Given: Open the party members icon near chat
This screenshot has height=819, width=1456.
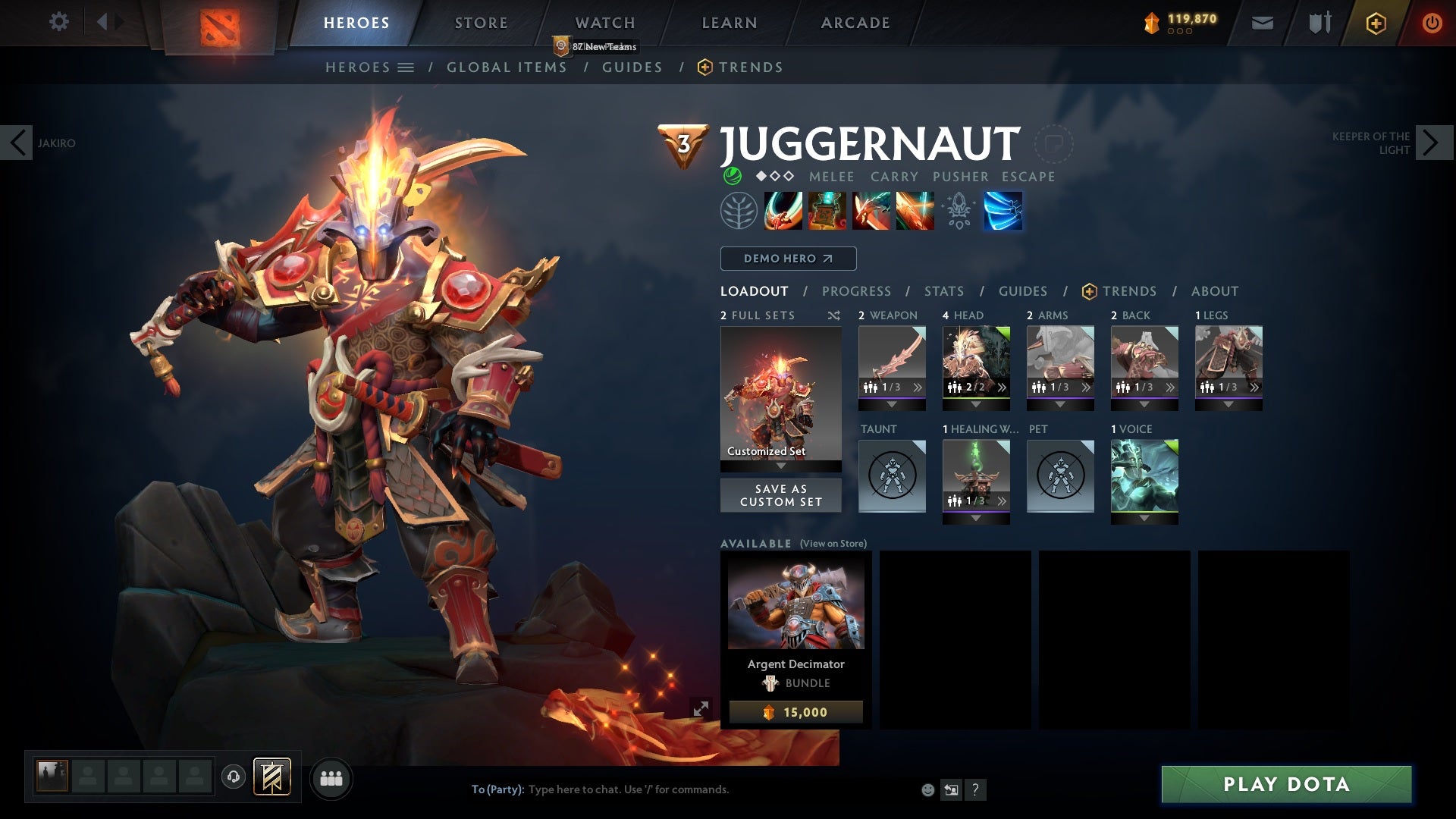Looking at the screenshot, I should 331,778.
